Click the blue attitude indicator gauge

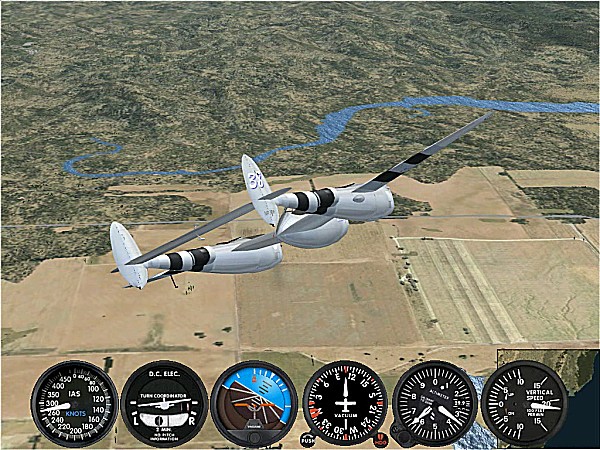254,403
